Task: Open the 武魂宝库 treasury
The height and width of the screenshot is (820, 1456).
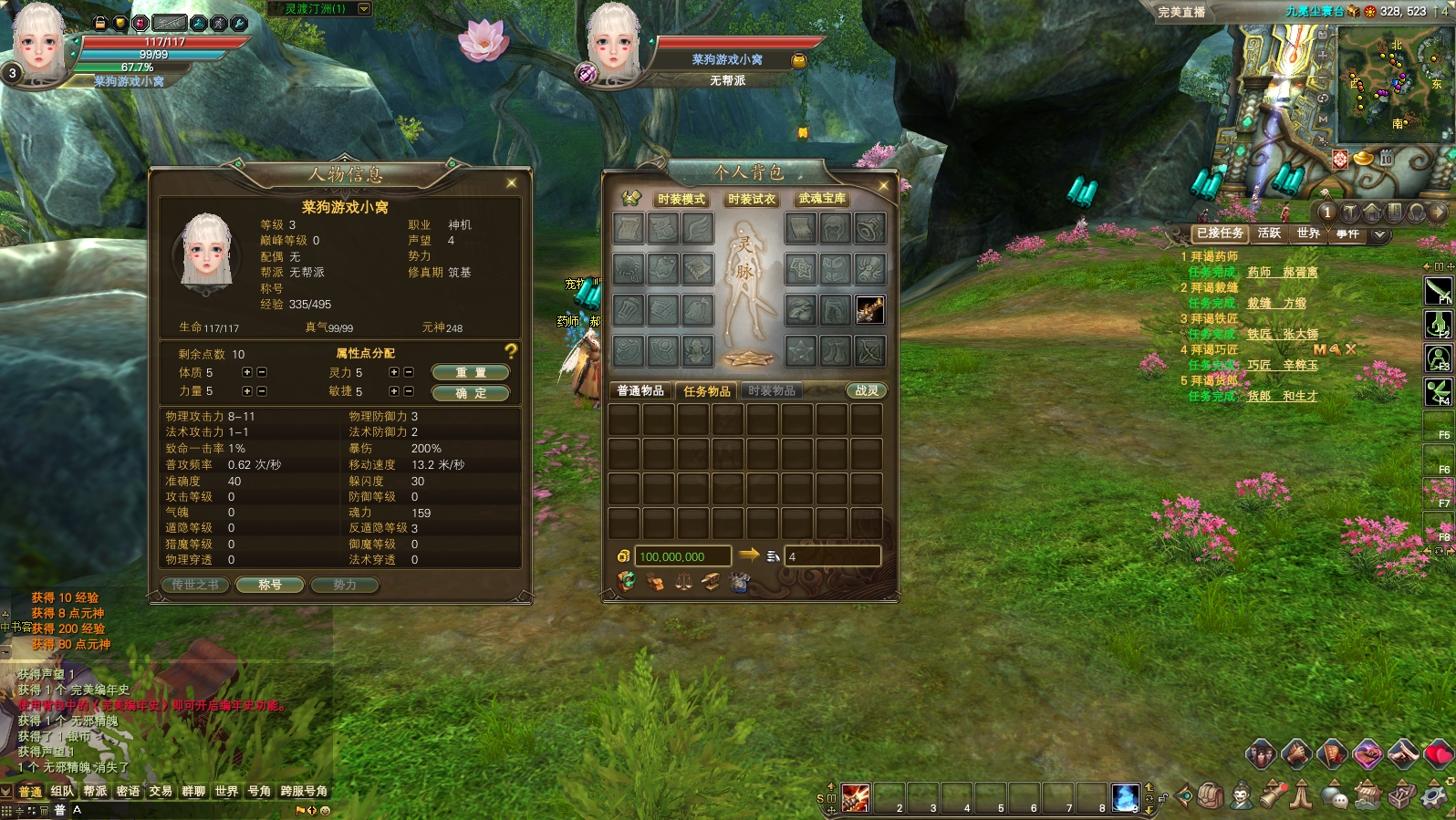Action: point(822,199)
